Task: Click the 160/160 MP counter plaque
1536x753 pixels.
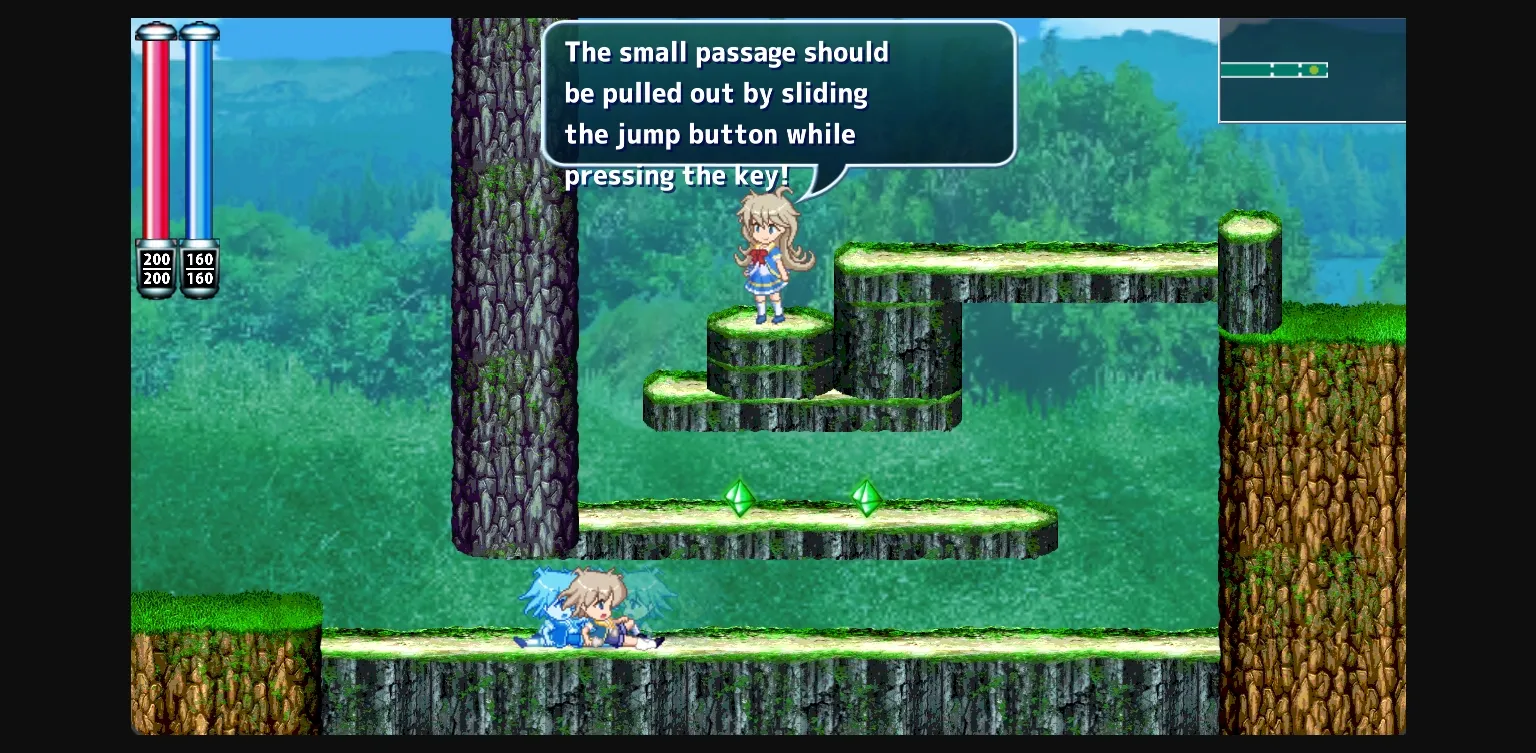Action: tap(200, 268)
